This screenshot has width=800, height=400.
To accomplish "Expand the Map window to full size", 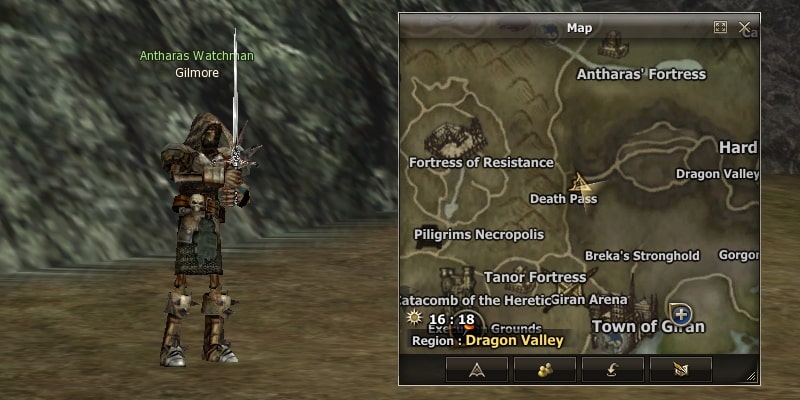I will coord(720,28).
